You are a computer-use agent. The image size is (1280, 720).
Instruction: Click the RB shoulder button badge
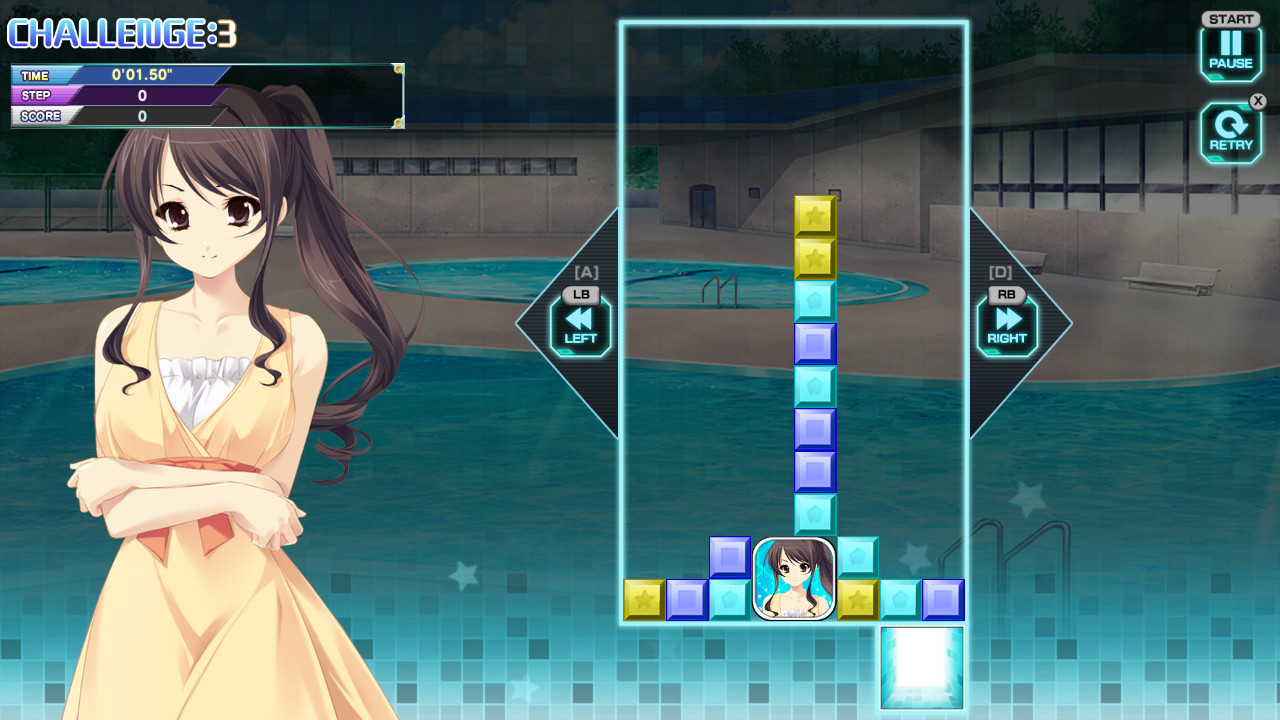1007,294
